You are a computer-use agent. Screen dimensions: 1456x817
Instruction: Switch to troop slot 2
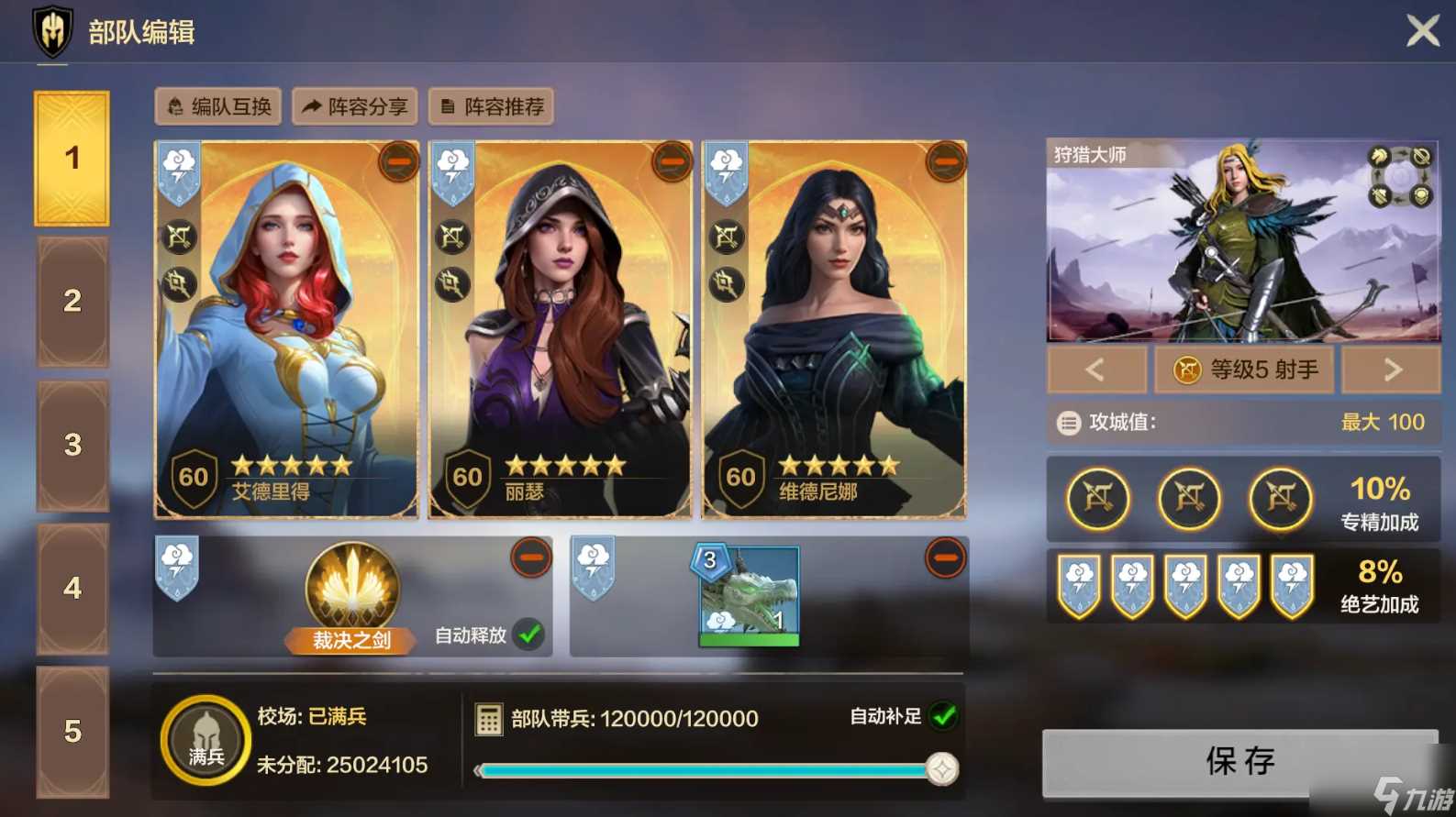click(x=72, y=302)
